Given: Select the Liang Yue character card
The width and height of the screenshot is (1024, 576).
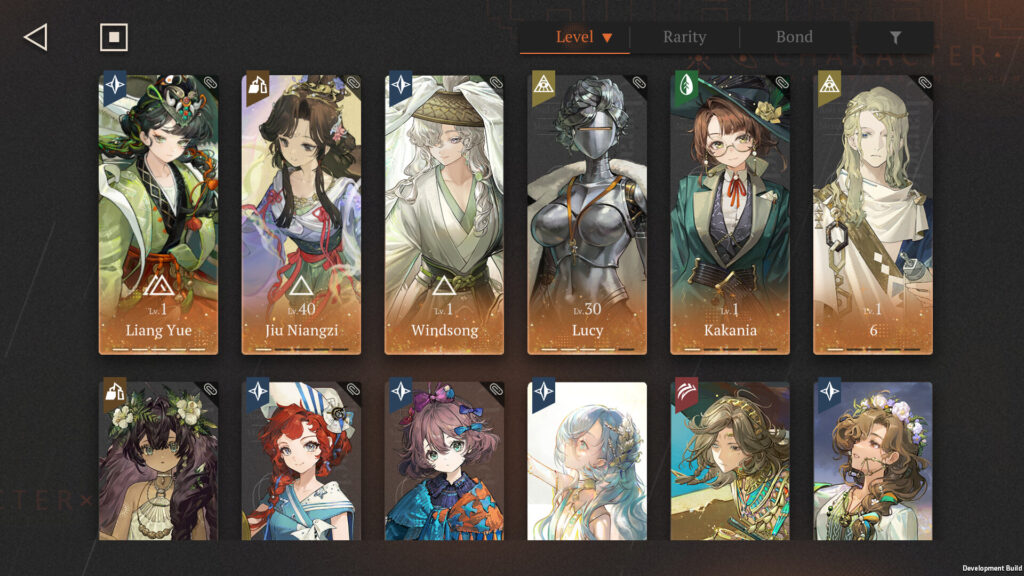Looking at the screenshot, I should tap(159, 214).
